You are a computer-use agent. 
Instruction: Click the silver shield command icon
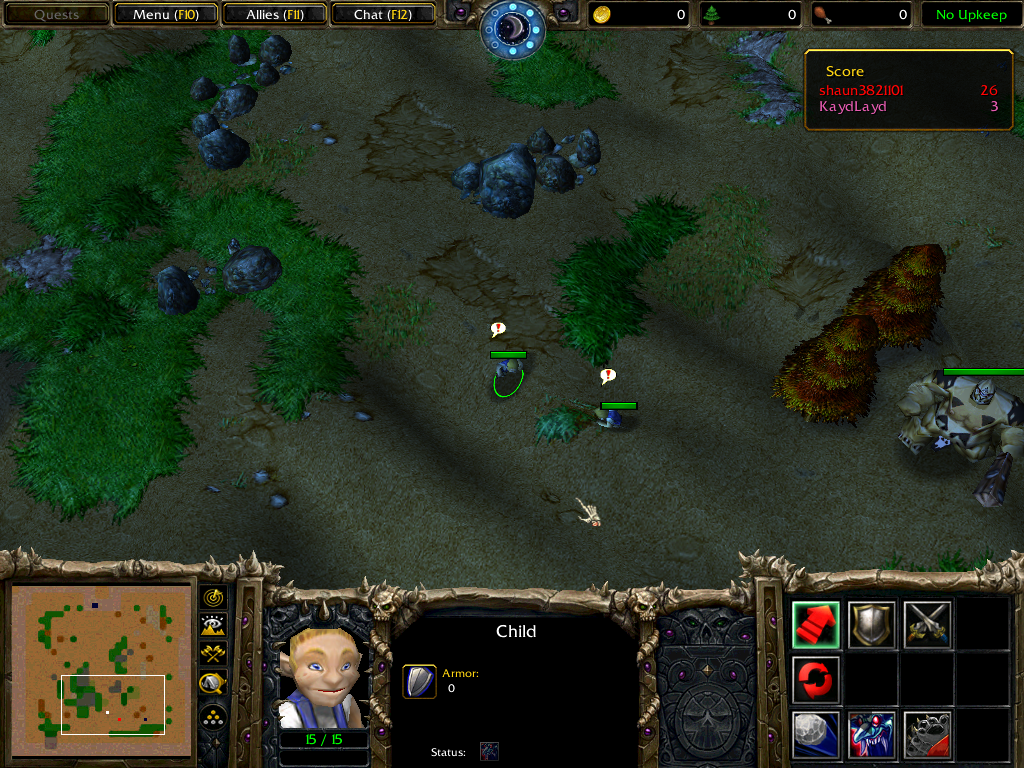[871, 625]
